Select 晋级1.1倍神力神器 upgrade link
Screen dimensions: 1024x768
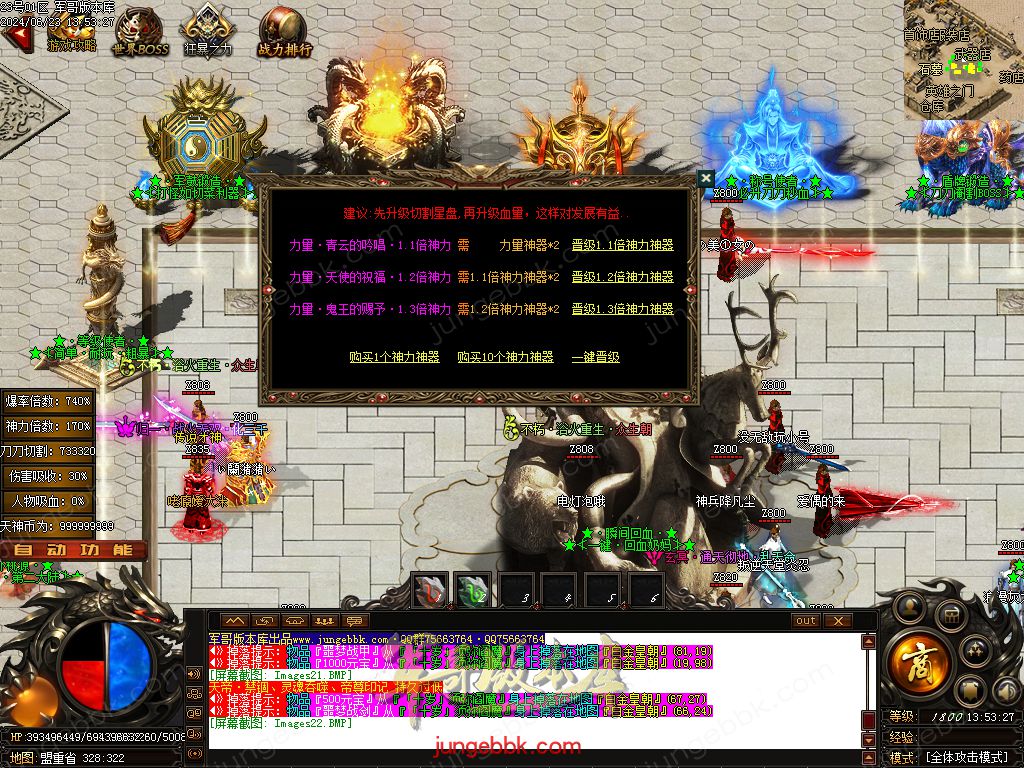[x=622, y=245]
